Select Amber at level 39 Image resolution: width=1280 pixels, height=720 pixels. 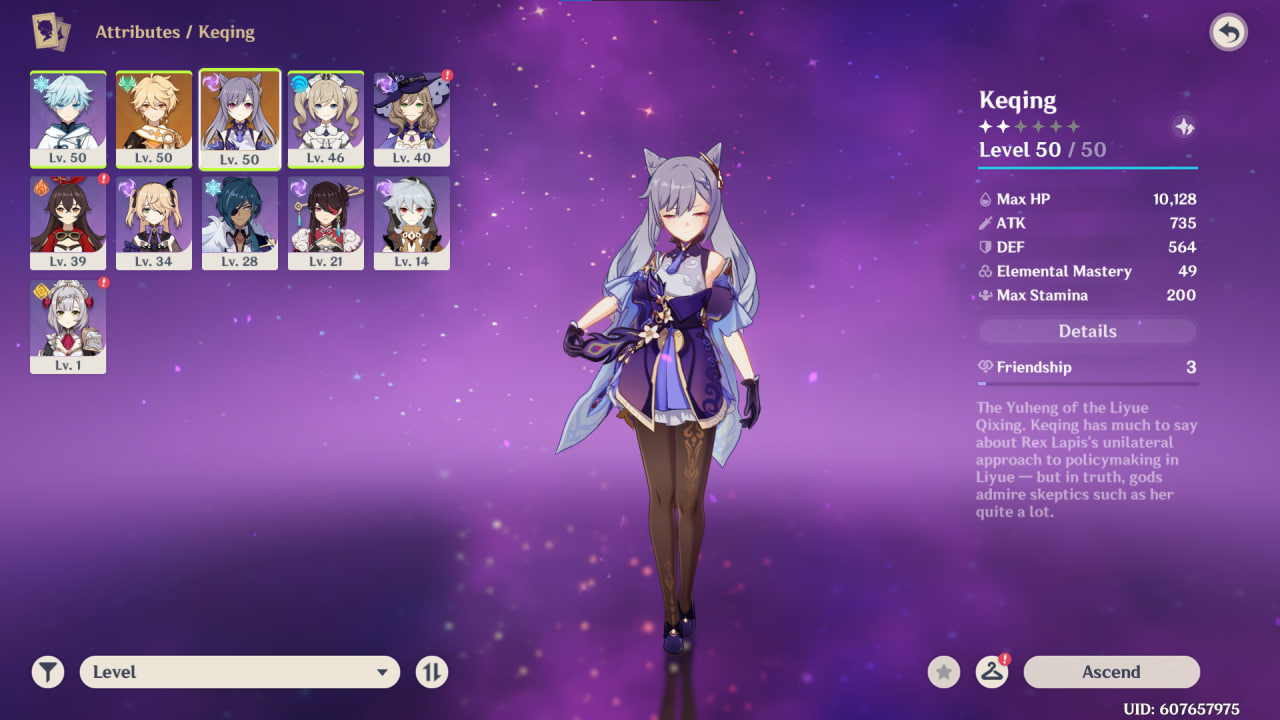(x=68, y=223)
